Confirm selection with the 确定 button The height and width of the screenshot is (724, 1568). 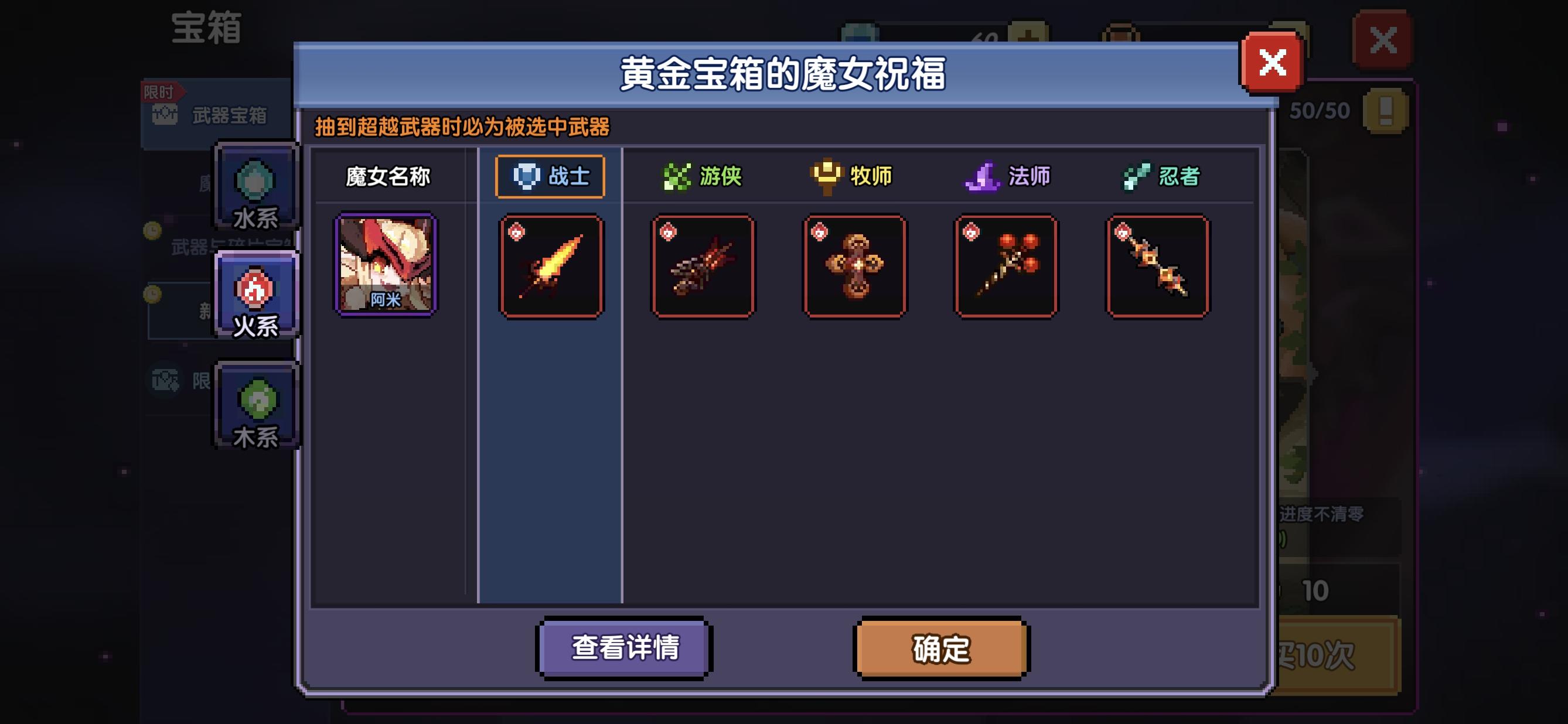(x=941, y=648)
